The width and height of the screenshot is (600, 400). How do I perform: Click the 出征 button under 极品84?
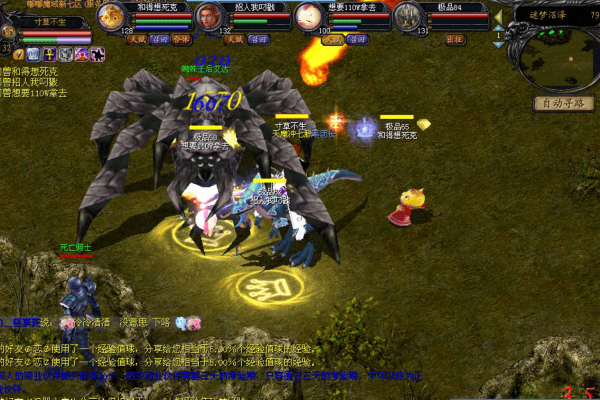pos(455,40)
